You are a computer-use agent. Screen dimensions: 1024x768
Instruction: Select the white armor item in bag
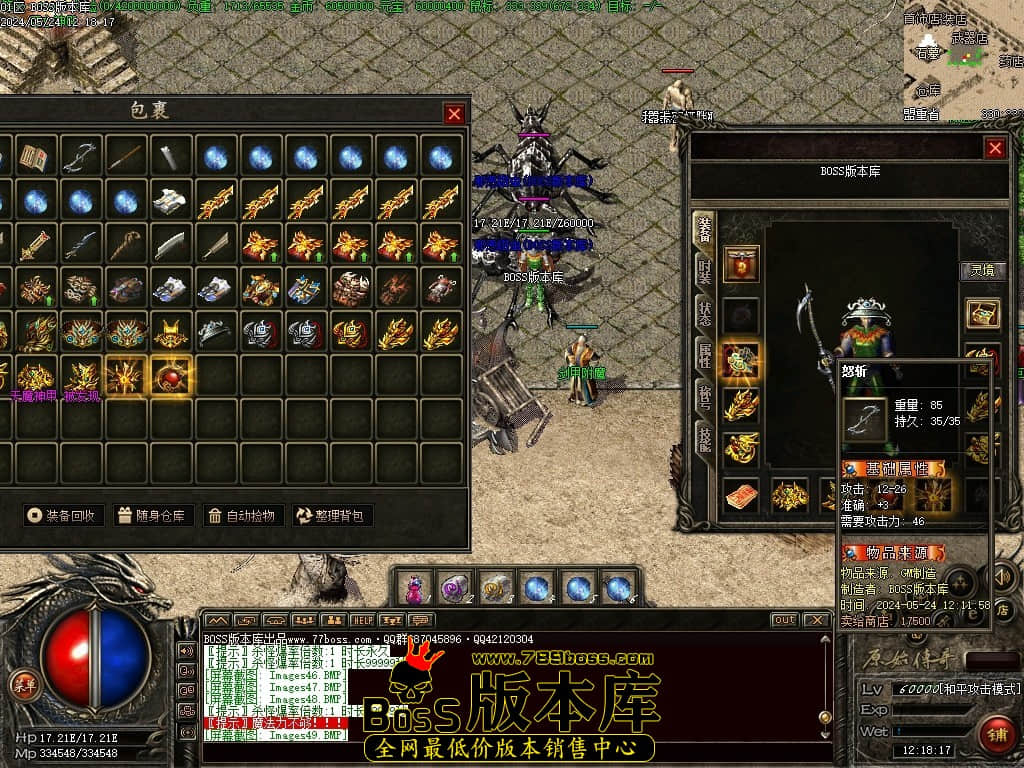tap(172, 201)
